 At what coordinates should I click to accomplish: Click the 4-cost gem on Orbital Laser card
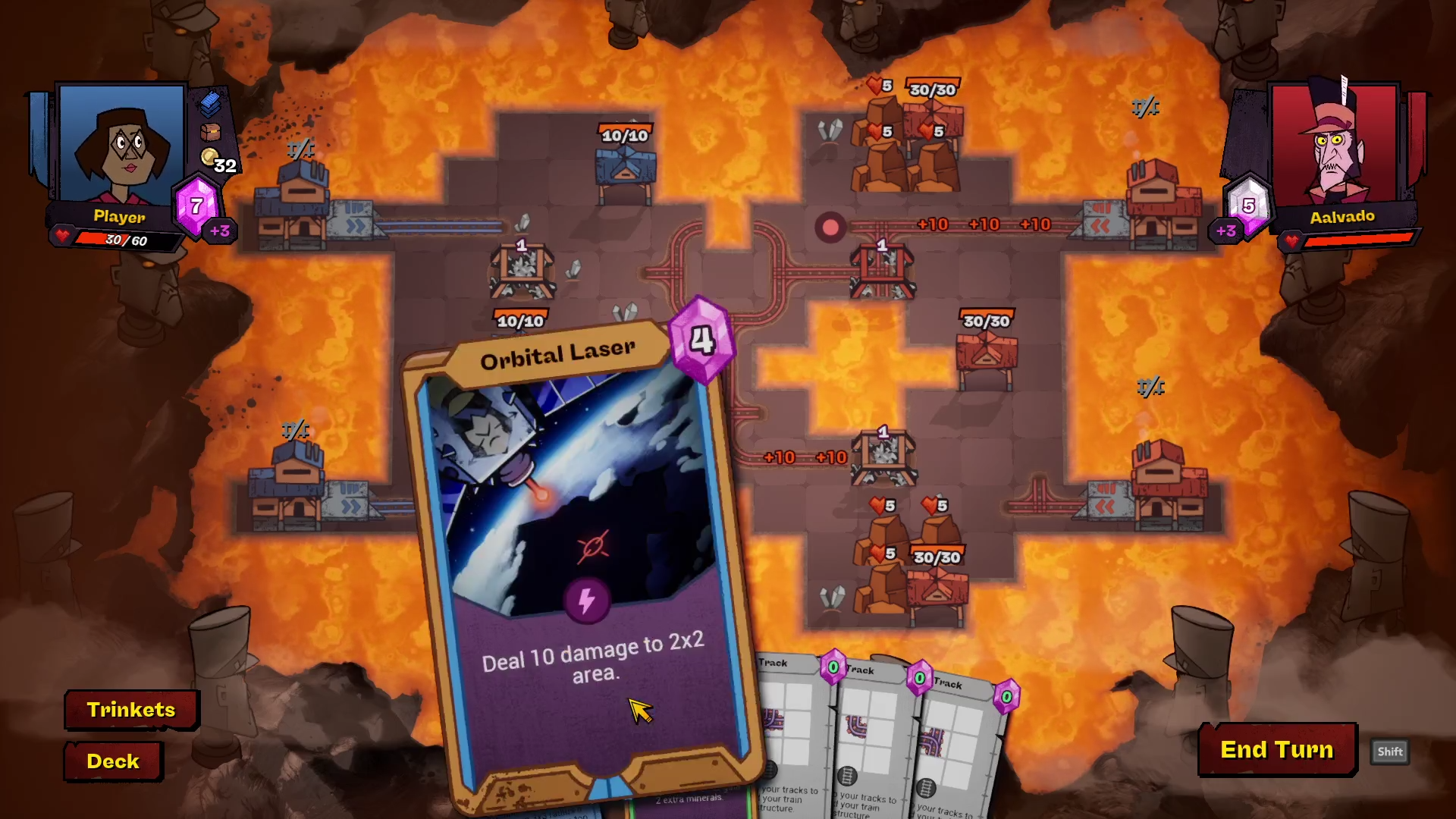click(702, 342)
